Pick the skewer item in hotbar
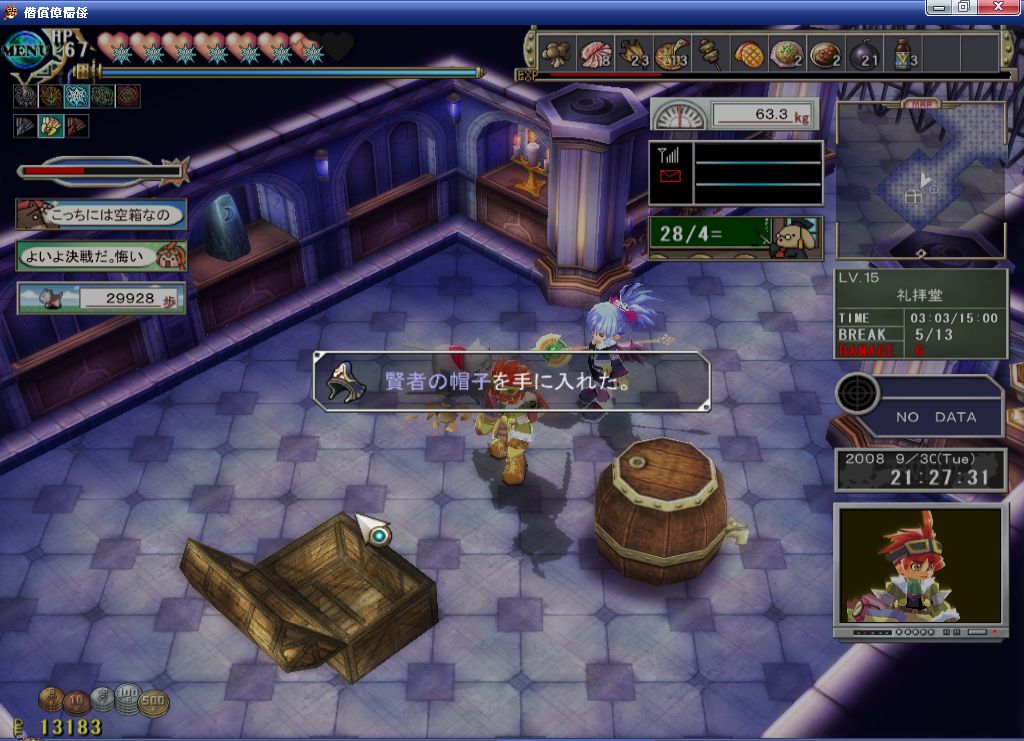 [709, 53]
